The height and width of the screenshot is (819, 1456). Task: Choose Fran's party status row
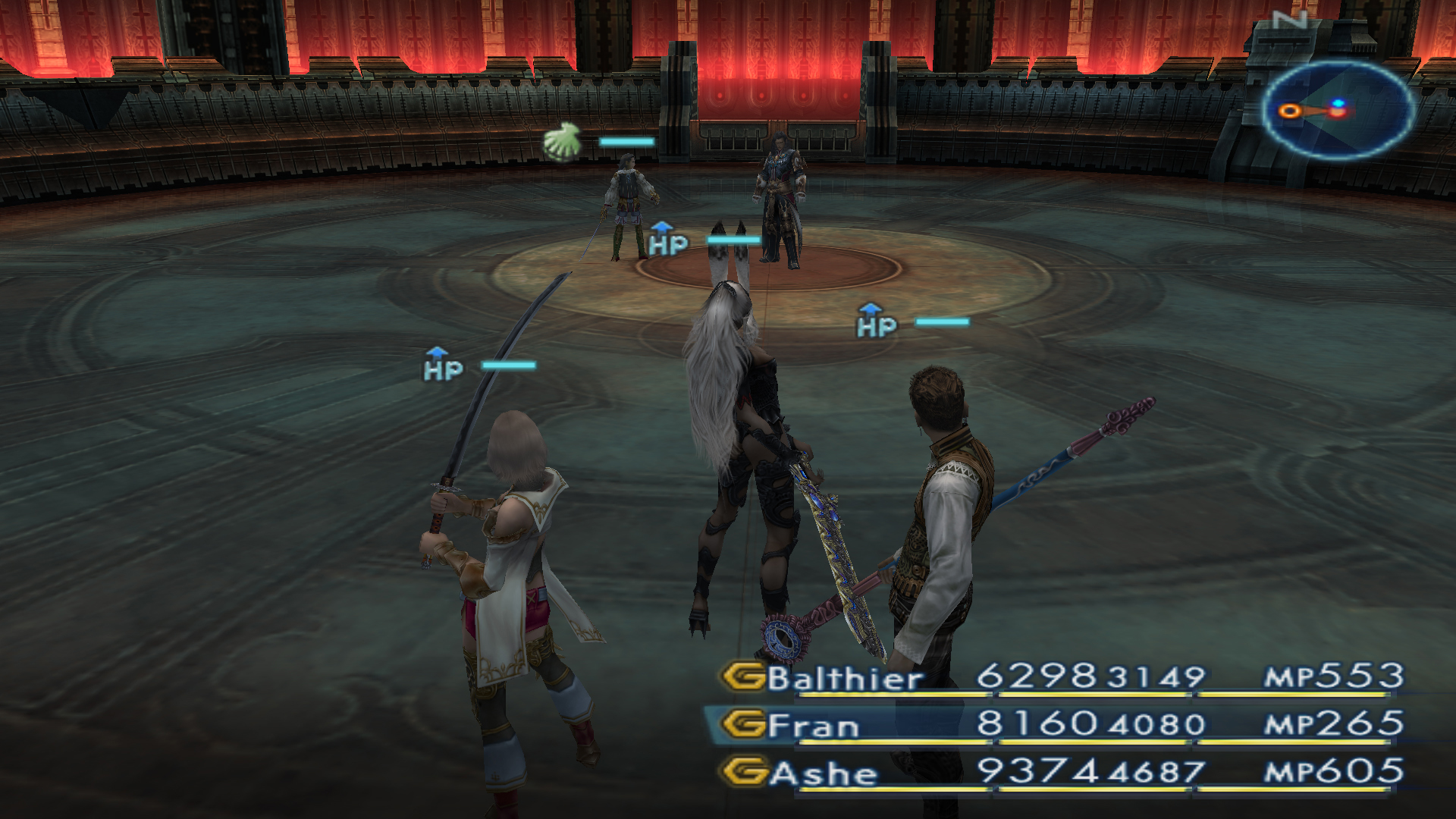coord(814,726)
